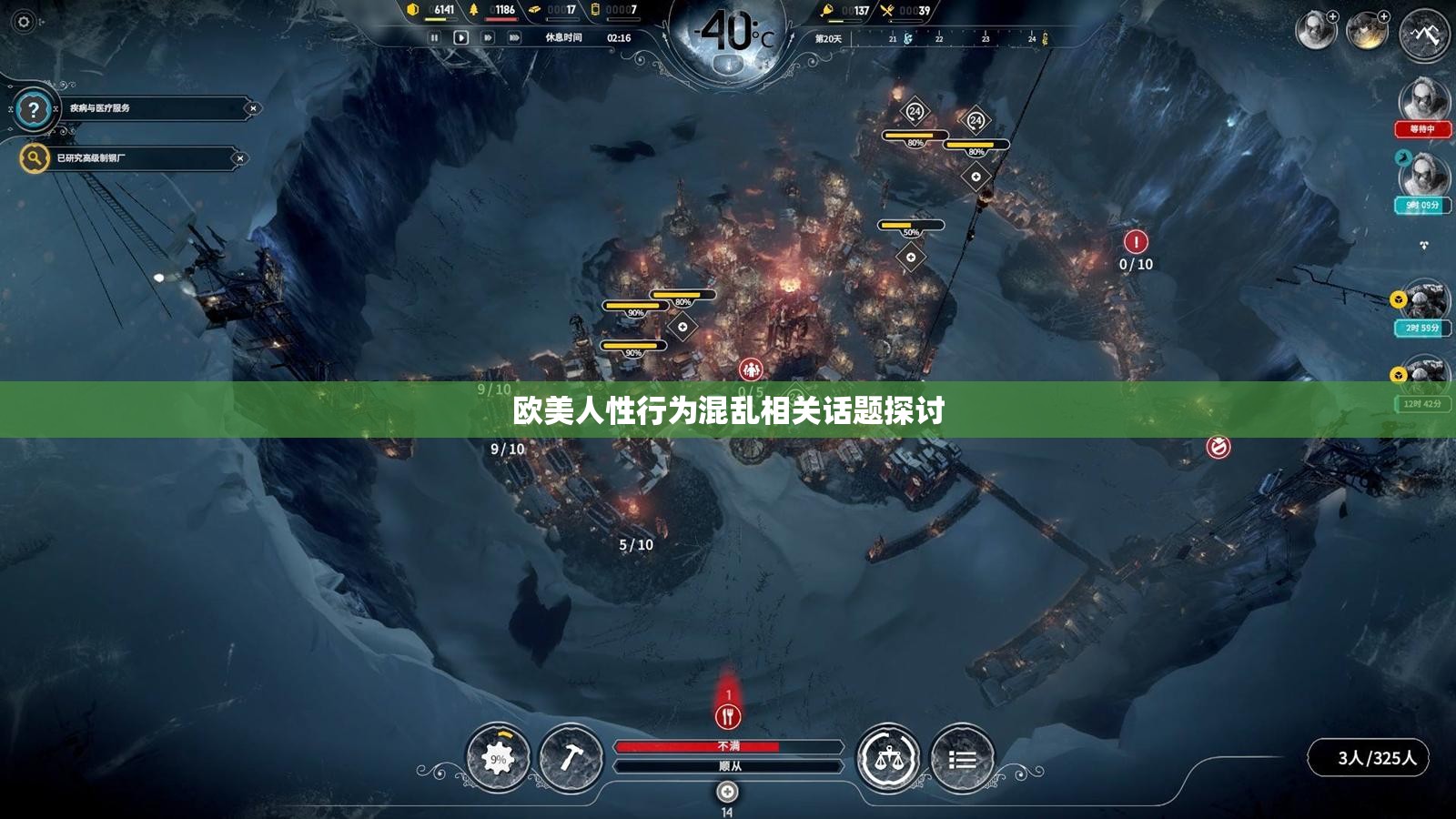Screen dimensions: 1456x819
Task: Click the generator settings gear showing 9%
Action: (497, 756)
